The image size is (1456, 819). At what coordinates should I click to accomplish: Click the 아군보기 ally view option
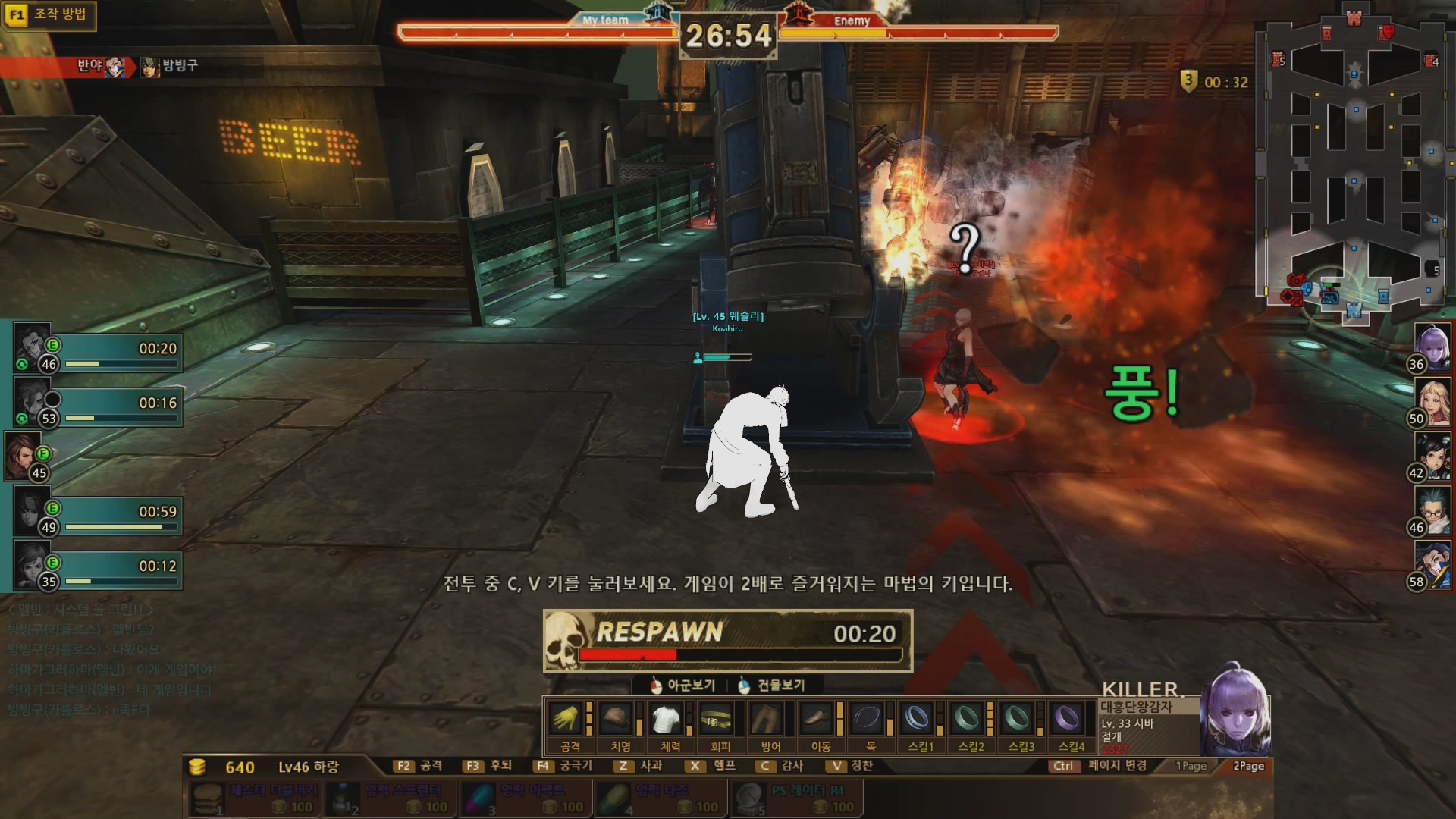click(682, 686)
